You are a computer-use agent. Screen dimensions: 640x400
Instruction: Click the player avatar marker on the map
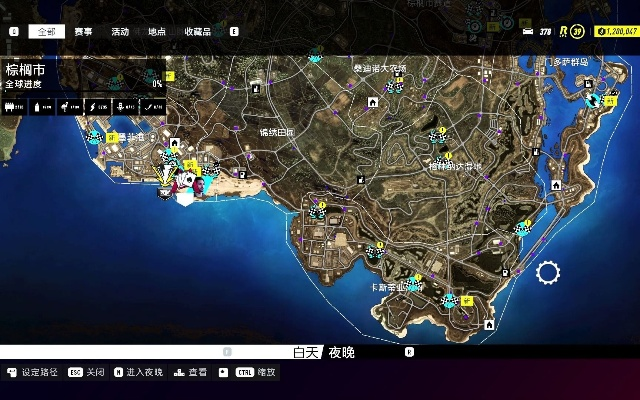(x=200, y=185)
